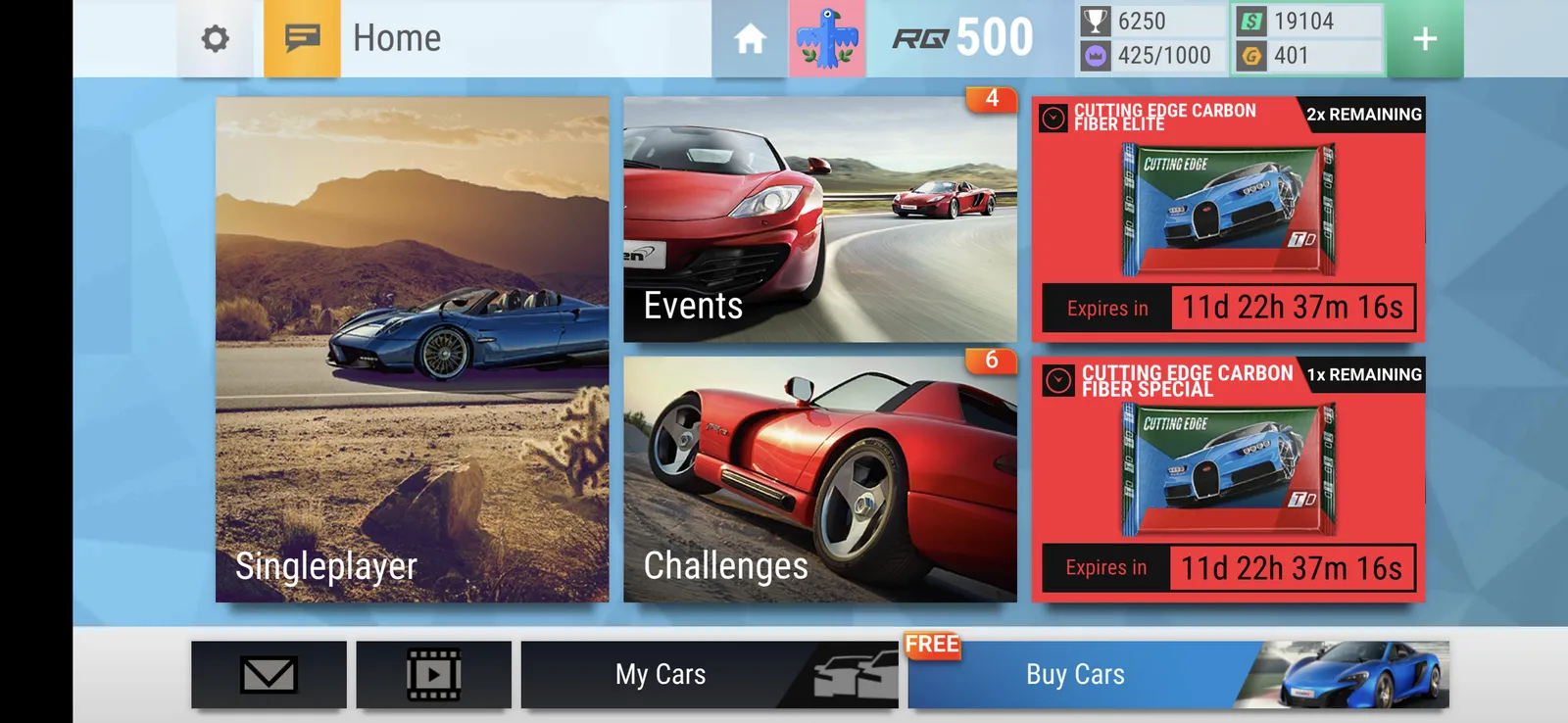Open the film strip video button

pos(433,674)
